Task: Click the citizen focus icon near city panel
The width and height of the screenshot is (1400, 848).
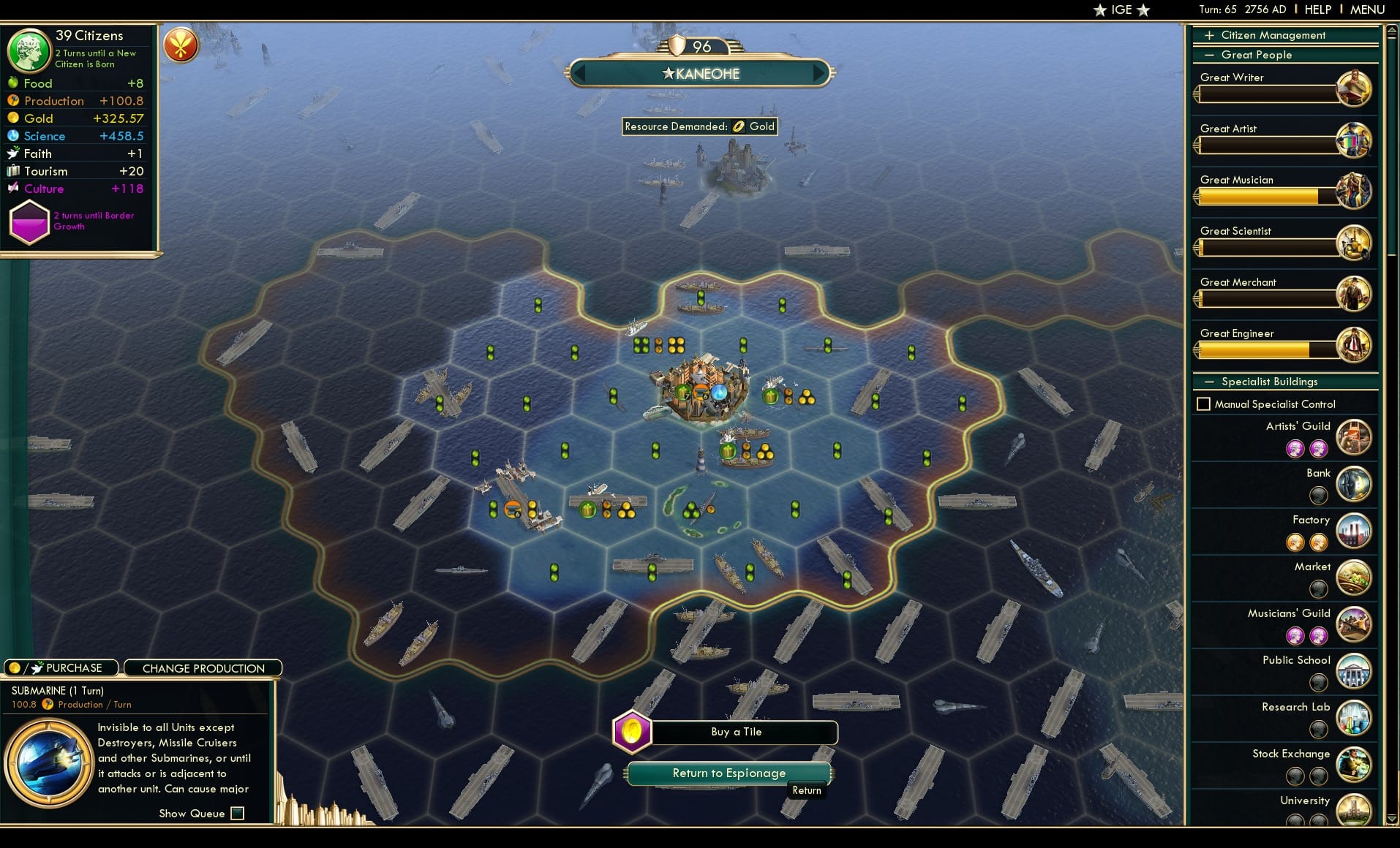Action: coord(180,45)
